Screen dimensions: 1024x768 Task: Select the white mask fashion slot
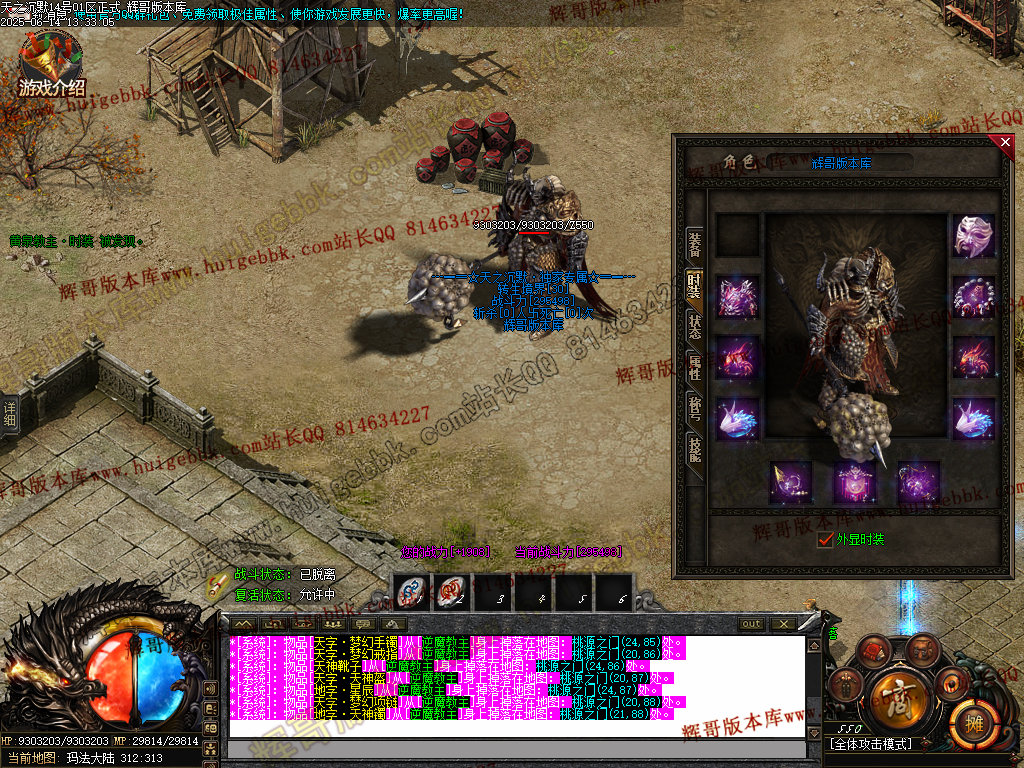973,237
